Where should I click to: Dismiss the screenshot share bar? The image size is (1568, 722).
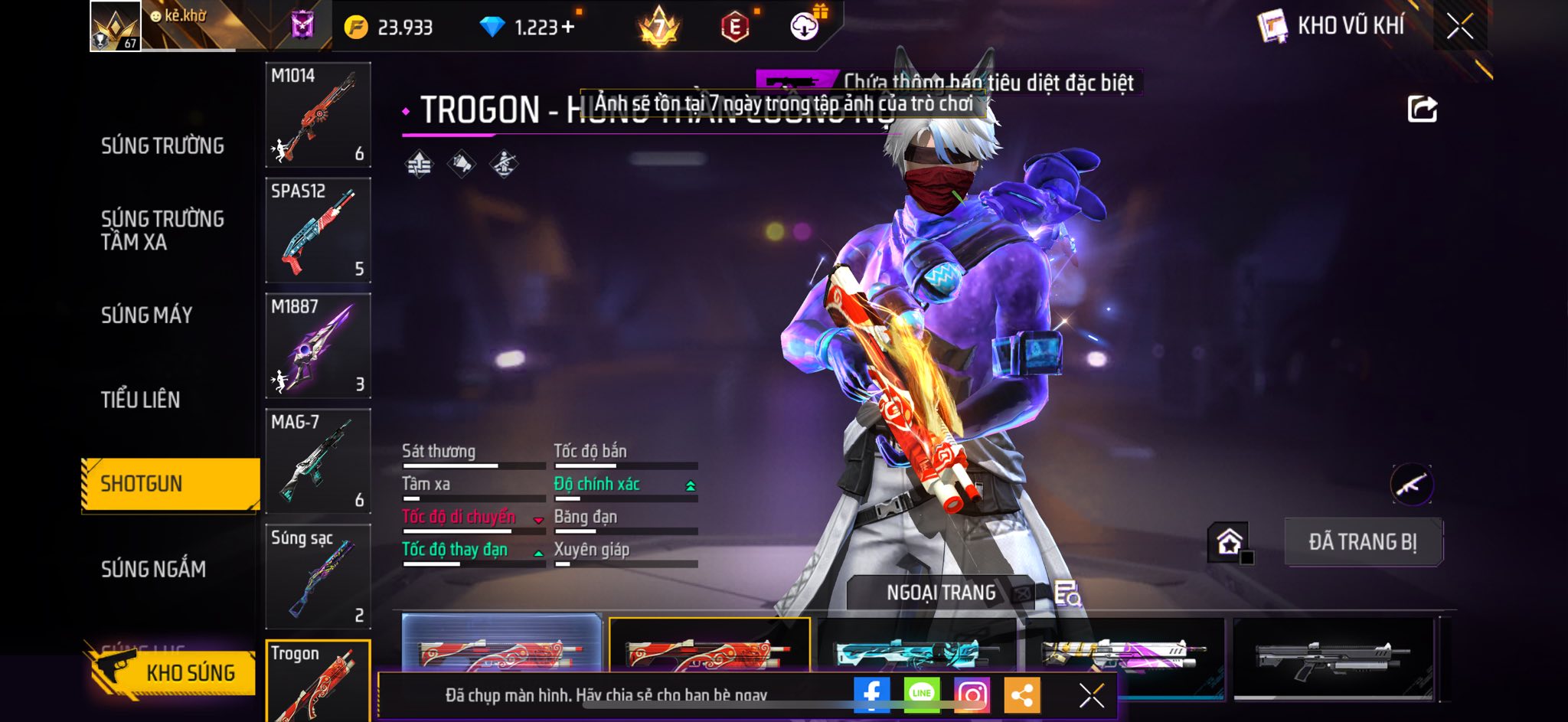(1091, 695)
